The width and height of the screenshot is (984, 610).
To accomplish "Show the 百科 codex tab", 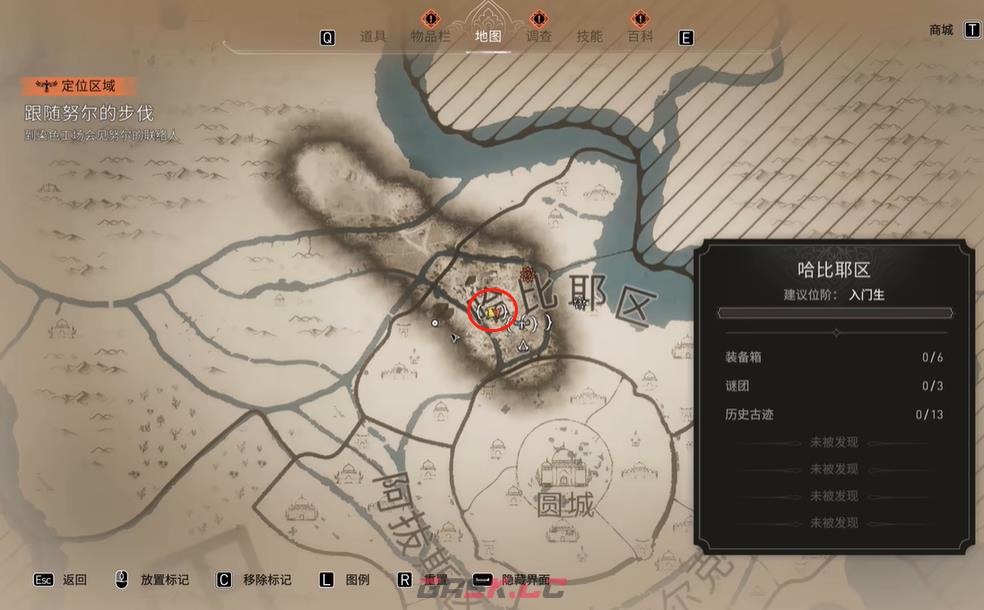I will (x=640, y=37).
